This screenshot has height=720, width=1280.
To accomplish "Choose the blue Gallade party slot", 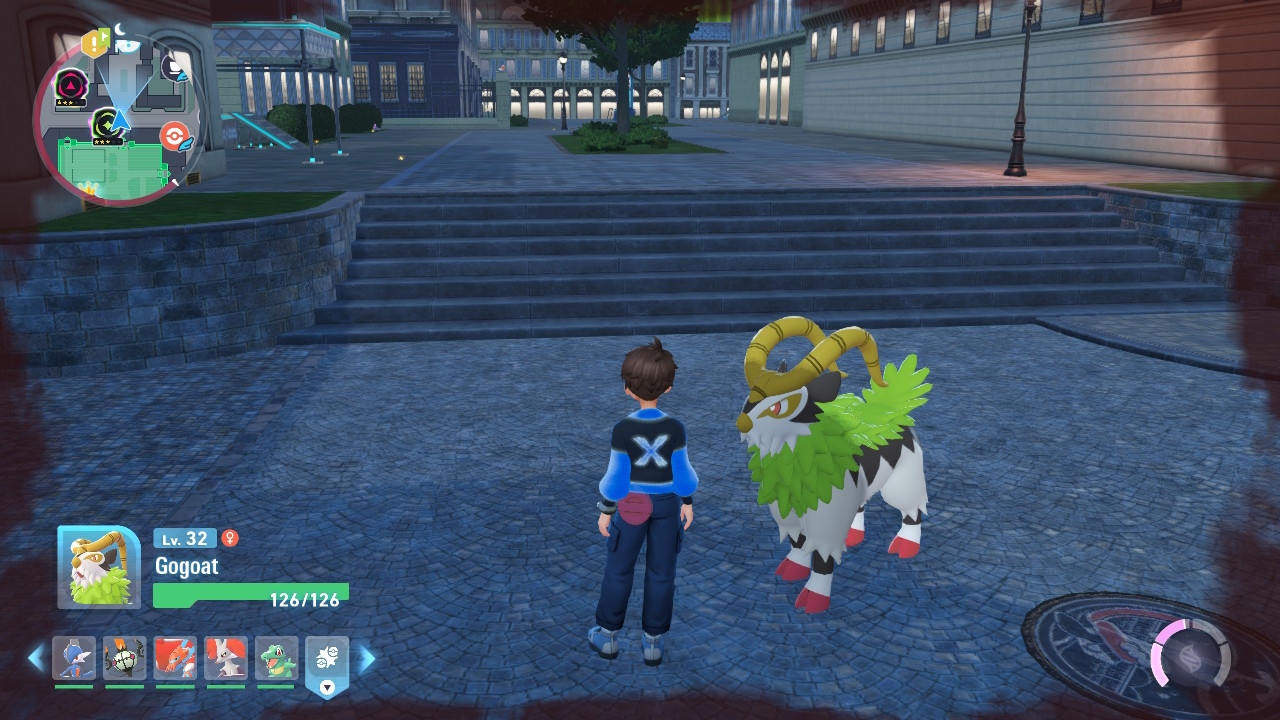I will 74,659.
